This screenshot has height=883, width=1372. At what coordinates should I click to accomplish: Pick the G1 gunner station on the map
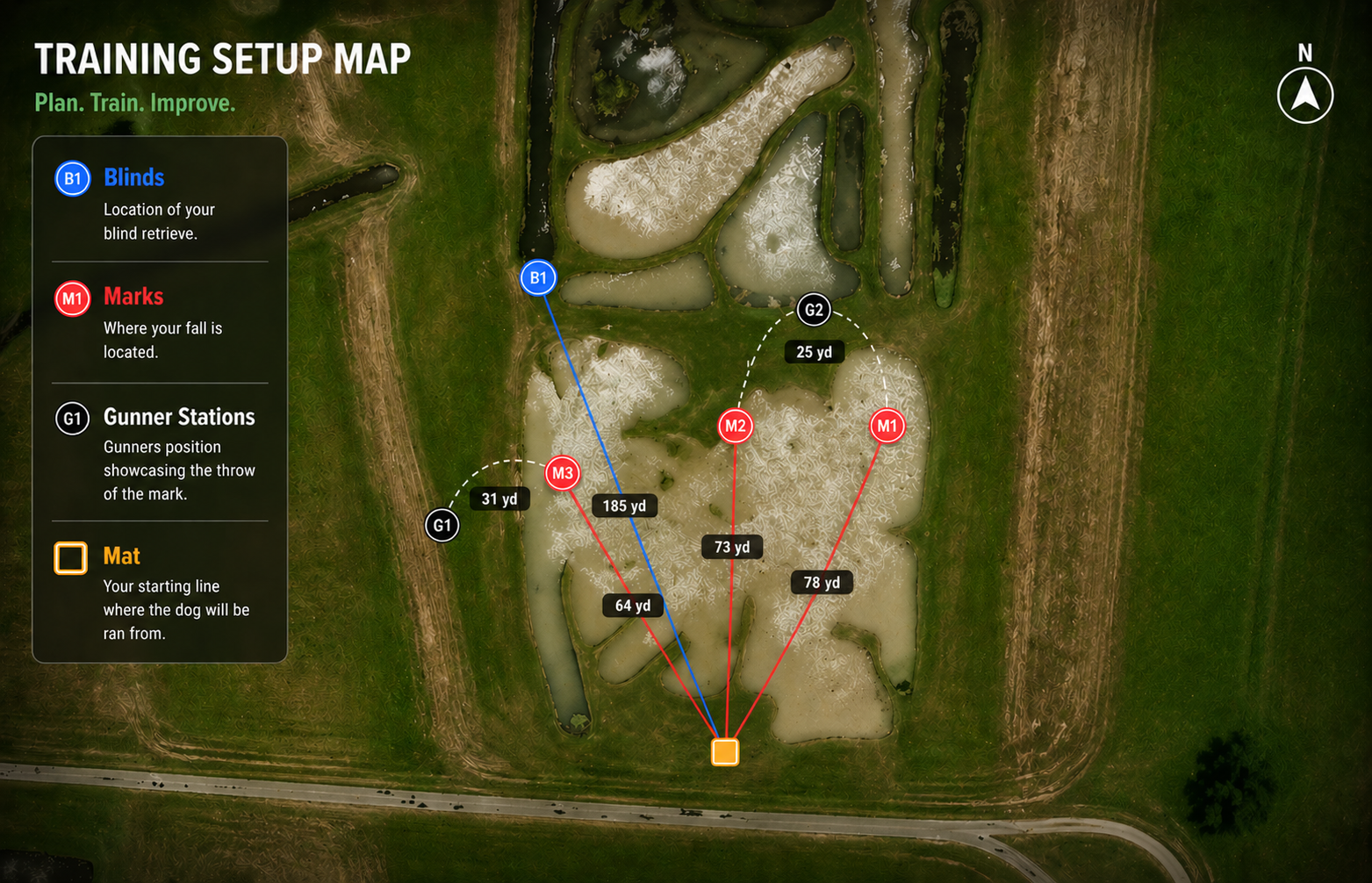pos(442,526)
